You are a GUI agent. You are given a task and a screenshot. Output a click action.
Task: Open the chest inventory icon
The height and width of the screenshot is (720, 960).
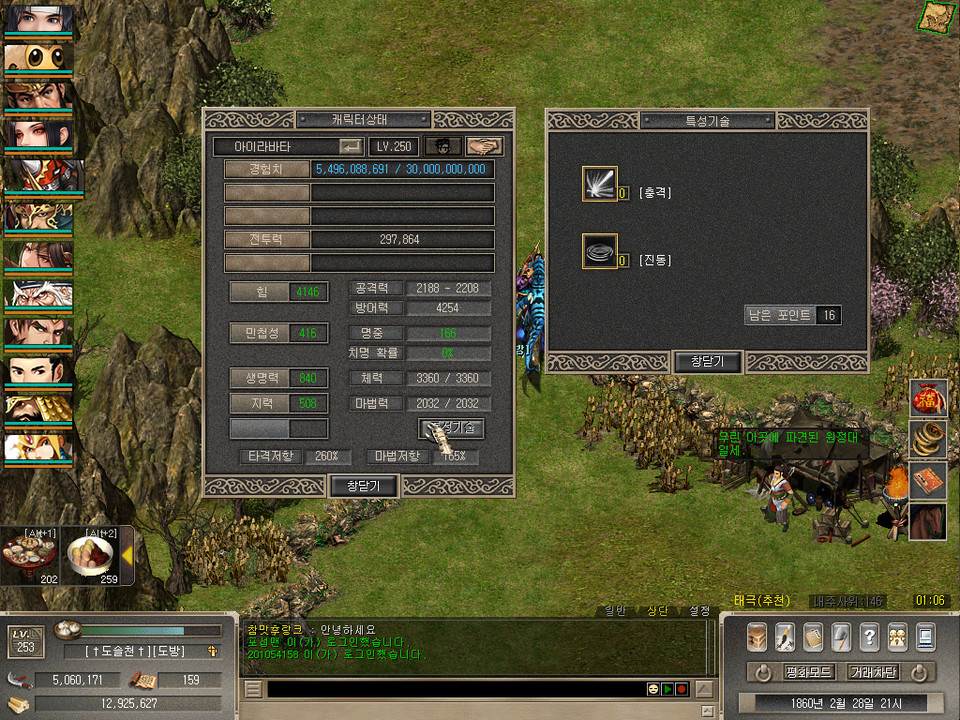click(x=757, y=636)
